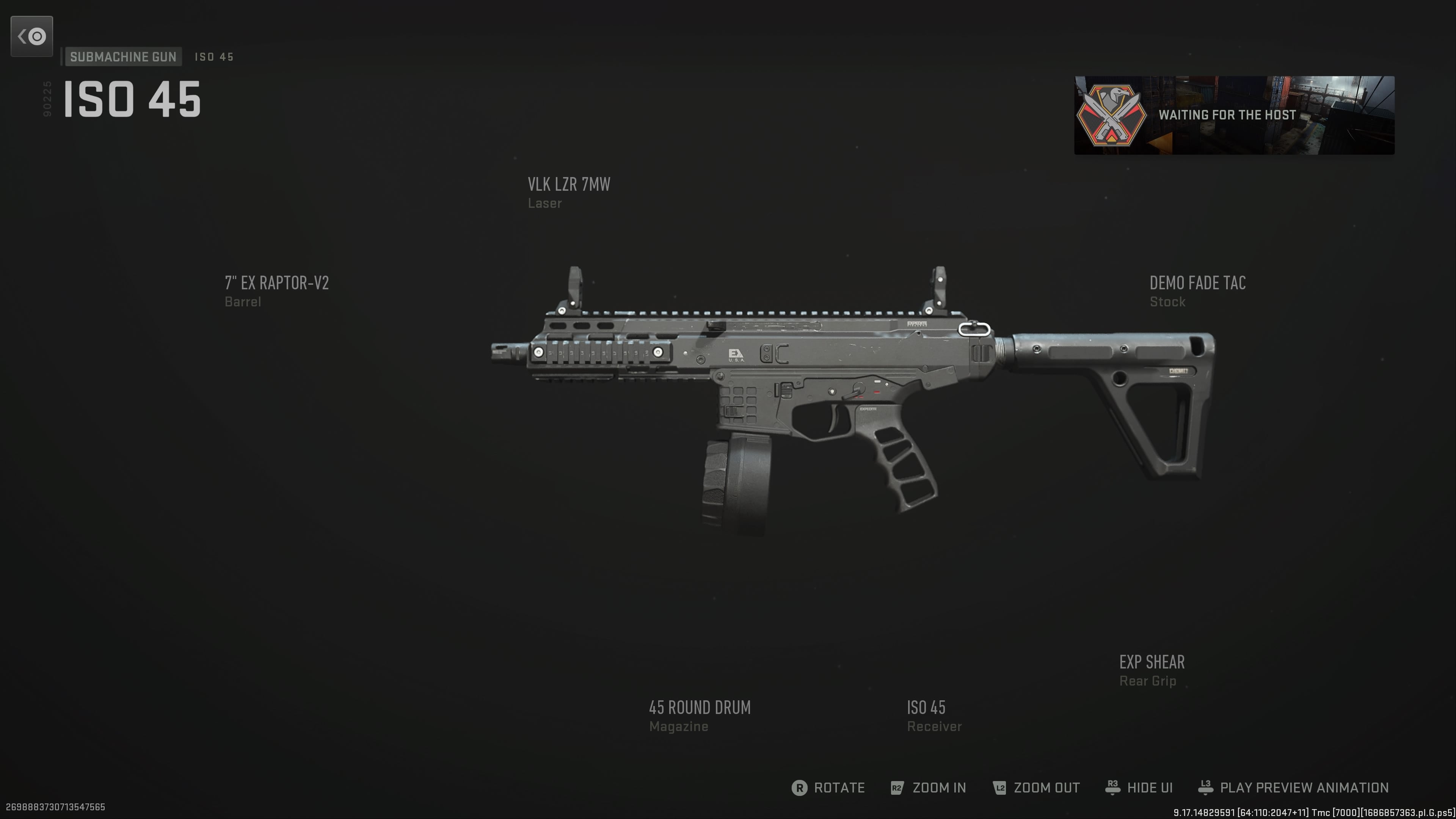Enable weapon Rotate mode
Screen dimensions: 1456x819
point(838,788)
